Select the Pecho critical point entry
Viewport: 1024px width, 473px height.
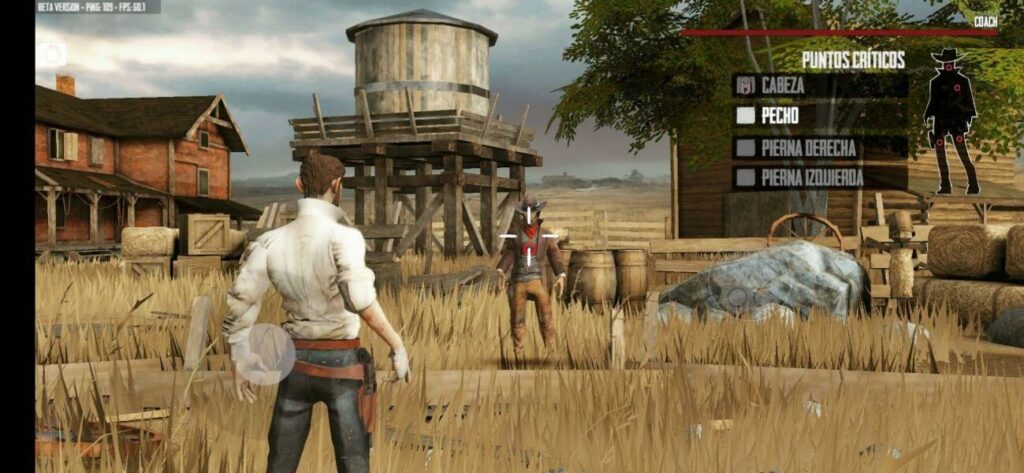pyautogui.click(x=820, y=116)
